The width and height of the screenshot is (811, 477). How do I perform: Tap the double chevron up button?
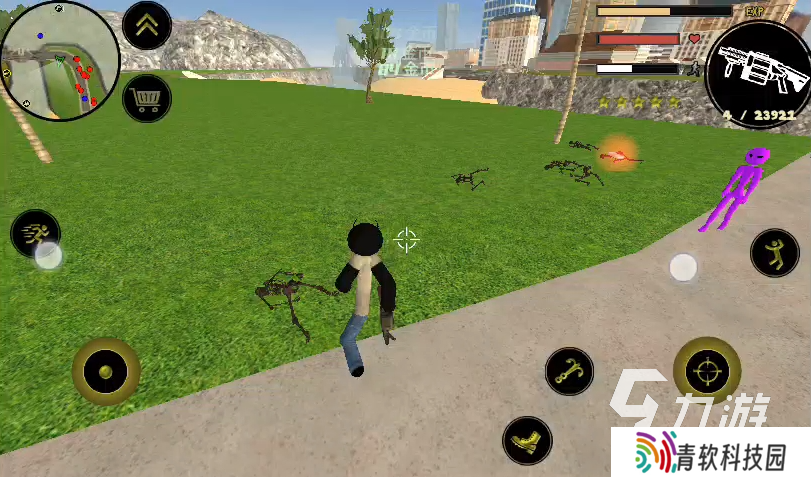147,26
